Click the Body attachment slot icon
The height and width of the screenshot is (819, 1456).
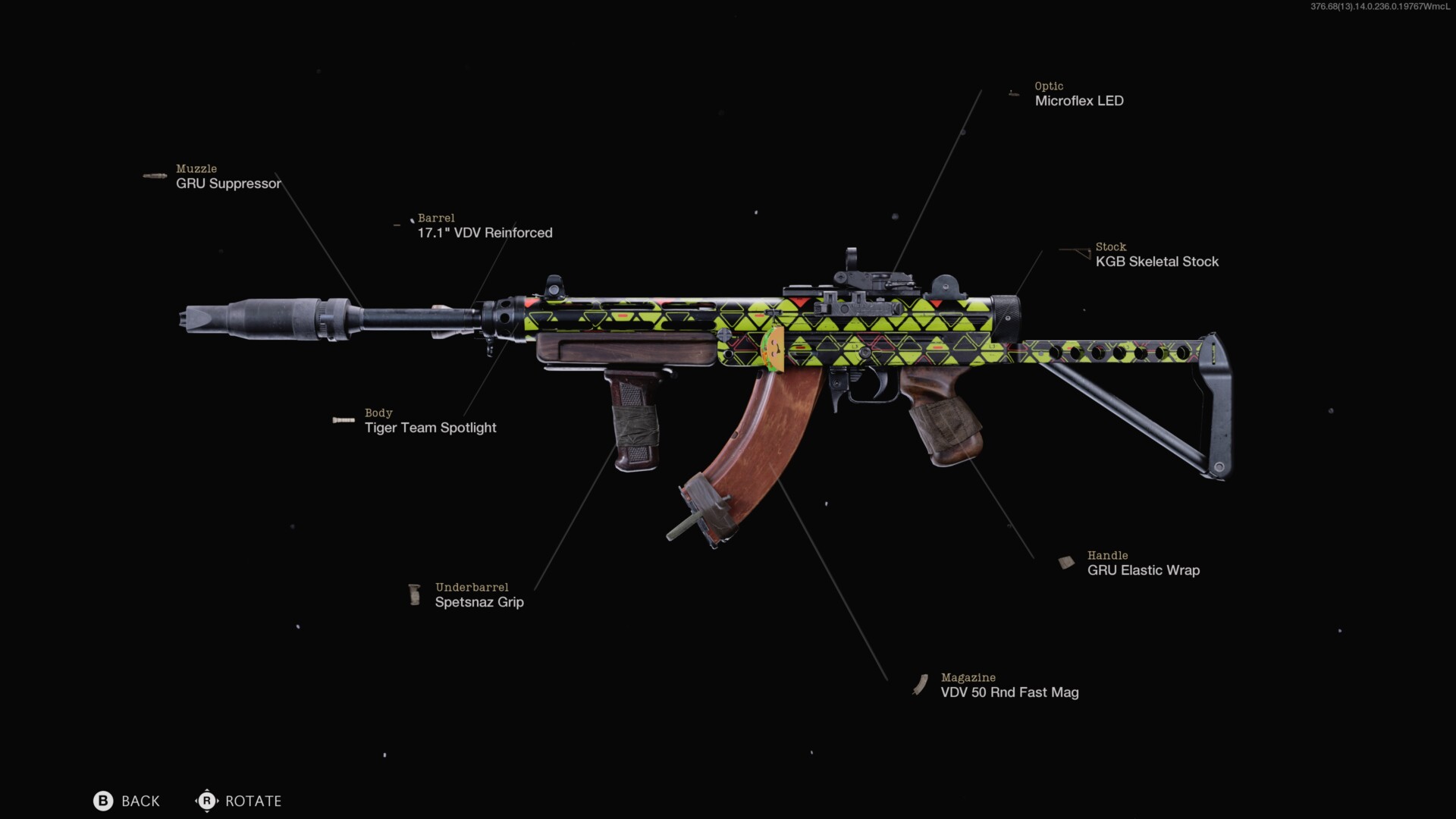343,419
